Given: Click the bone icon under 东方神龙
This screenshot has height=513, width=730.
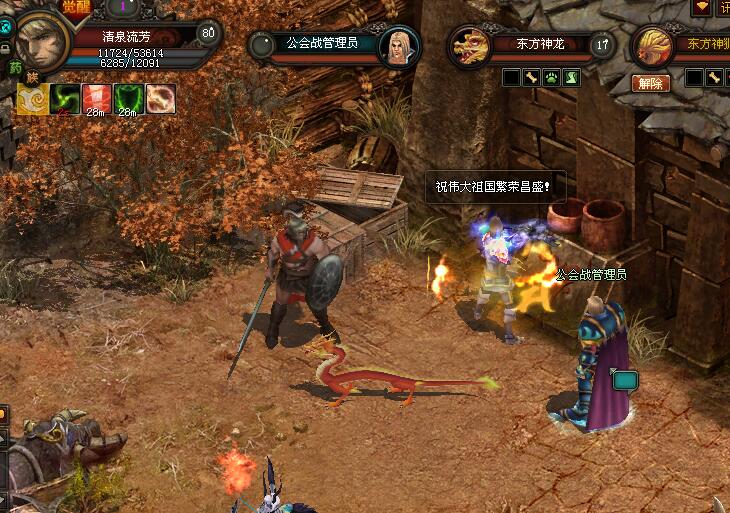Looking at the screenshot, I should [531, 77].
